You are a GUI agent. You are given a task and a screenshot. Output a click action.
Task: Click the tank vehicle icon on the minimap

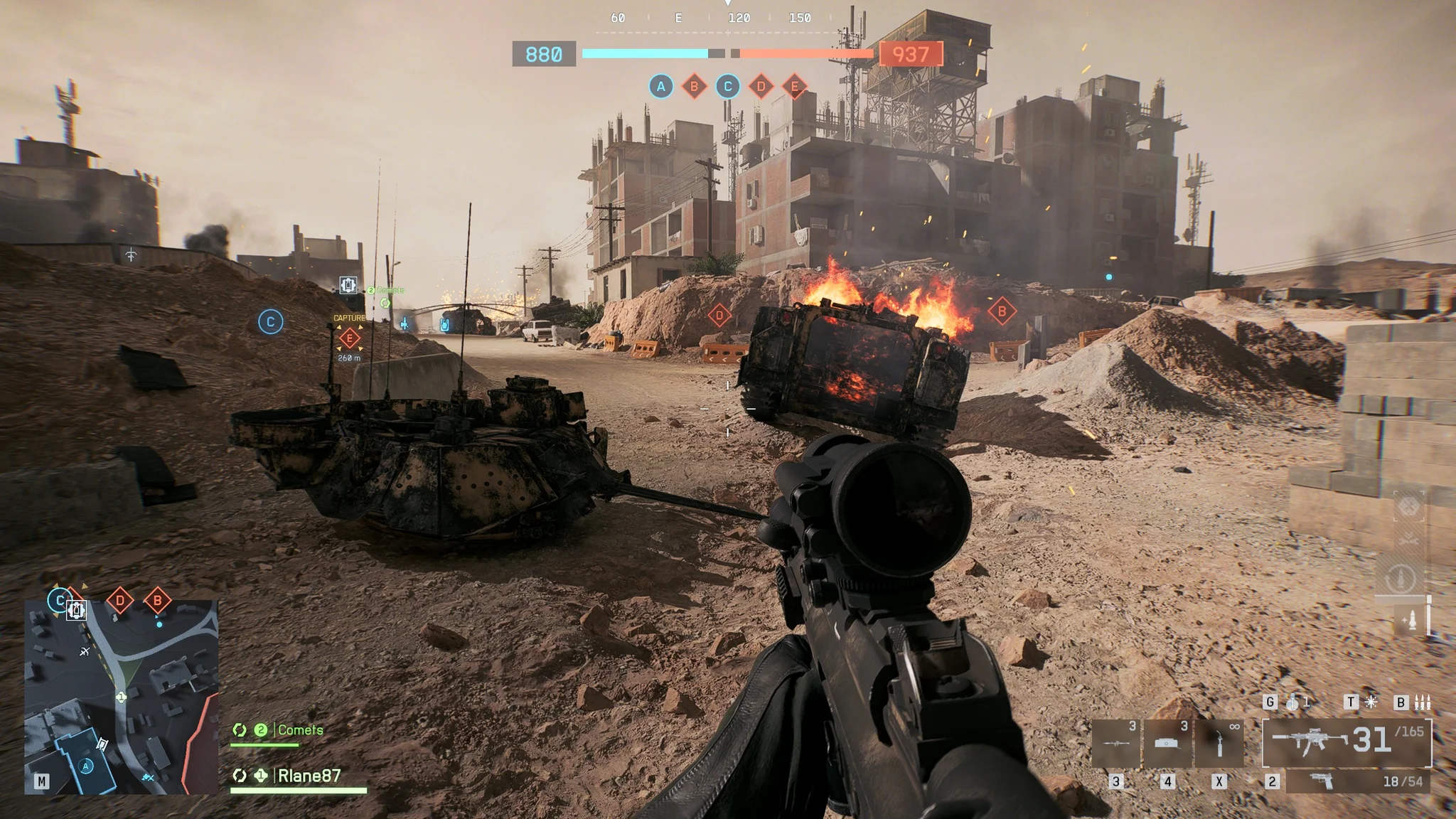77,610
